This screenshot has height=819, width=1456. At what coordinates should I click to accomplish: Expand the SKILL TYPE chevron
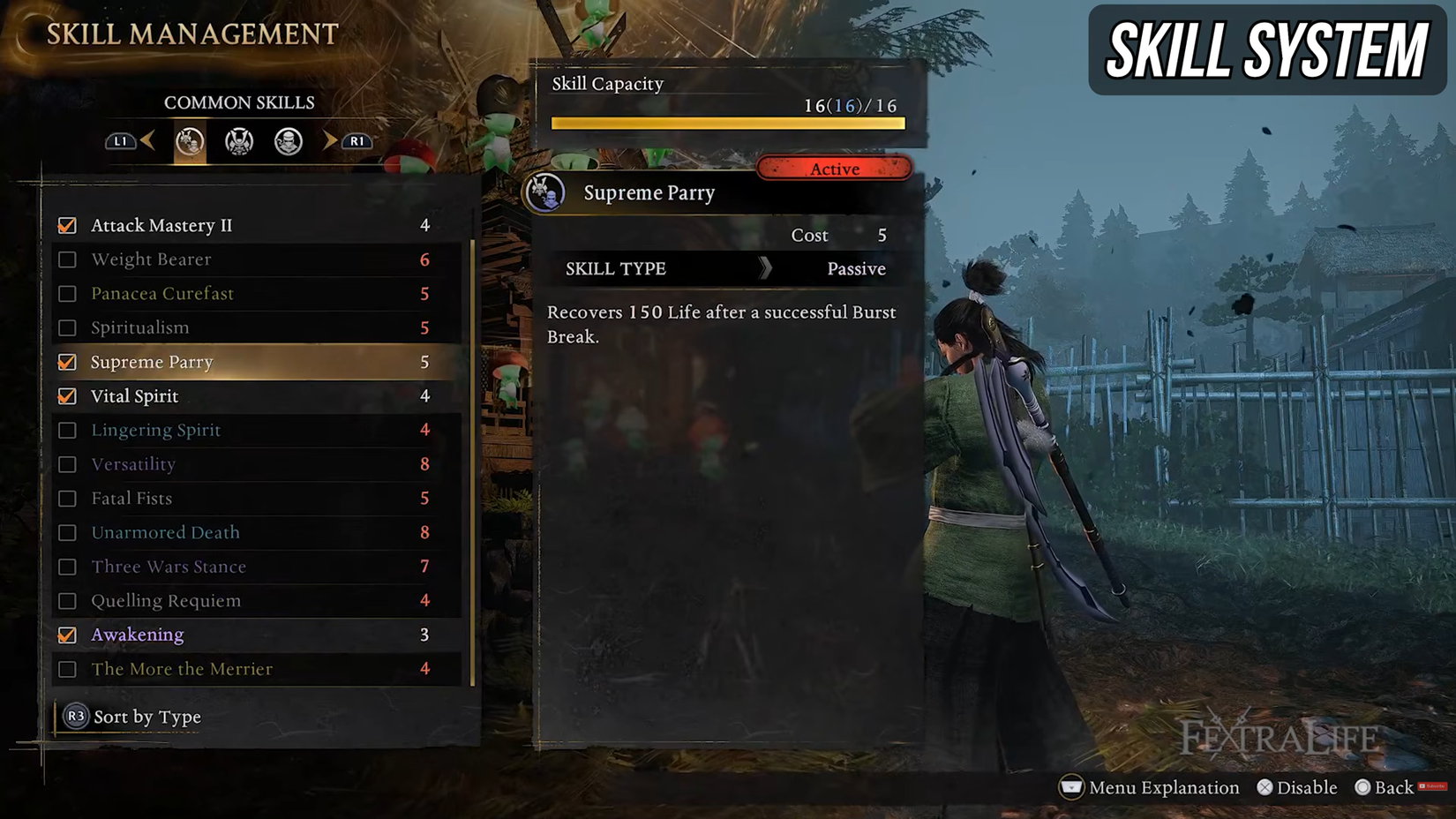tap(766, 269)
